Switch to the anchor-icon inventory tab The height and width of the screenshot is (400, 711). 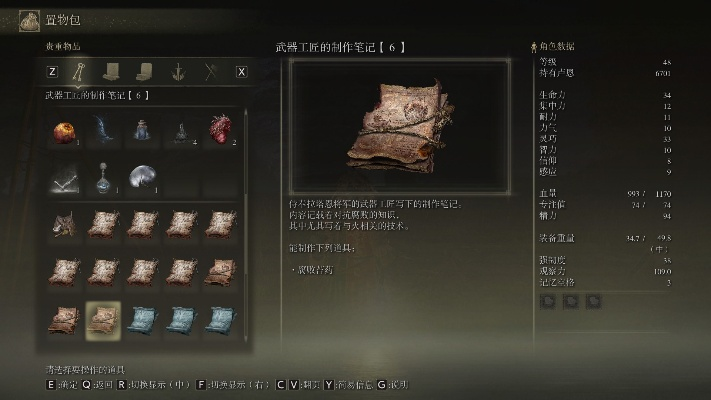[x=178, y=71]
